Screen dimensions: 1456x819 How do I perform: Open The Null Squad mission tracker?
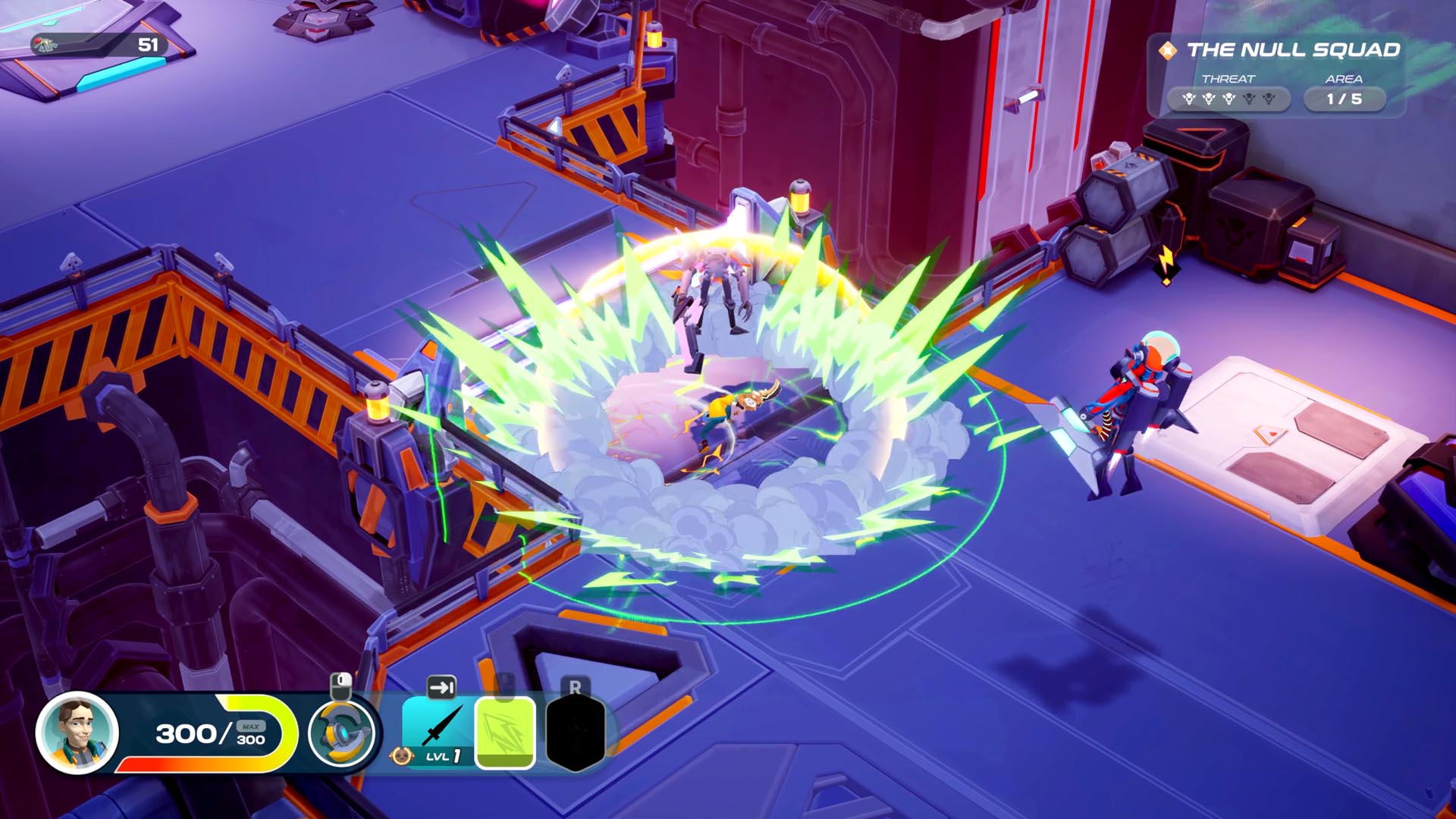tap(1292, 51)
